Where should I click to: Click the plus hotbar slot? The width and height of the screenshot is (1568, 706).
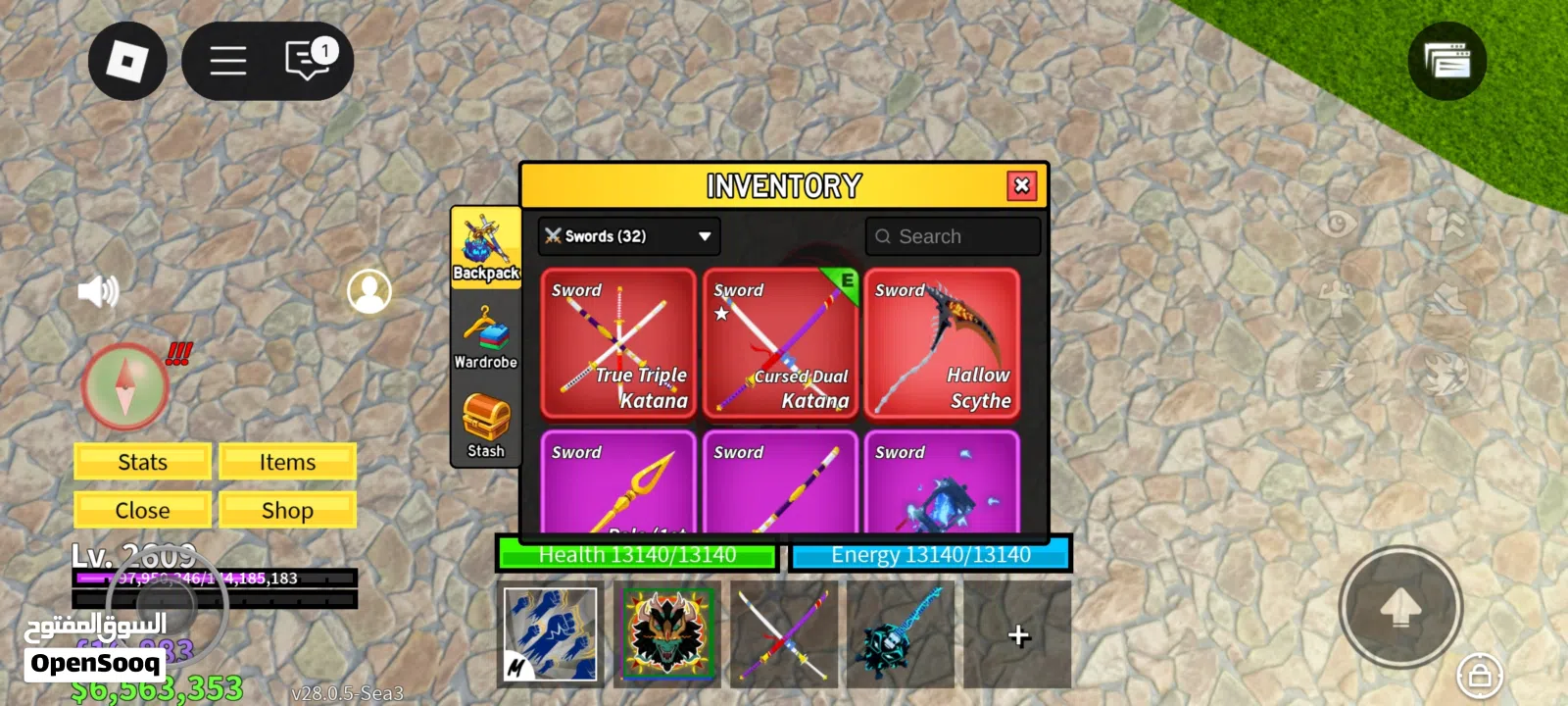(x=1018, y=635)
